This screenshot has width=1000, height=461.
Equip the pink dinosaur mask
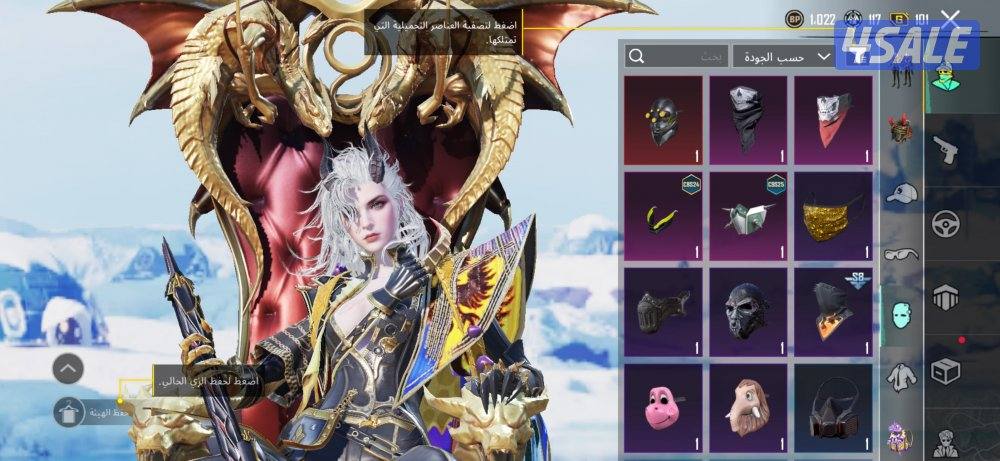(x=663, y=405)
